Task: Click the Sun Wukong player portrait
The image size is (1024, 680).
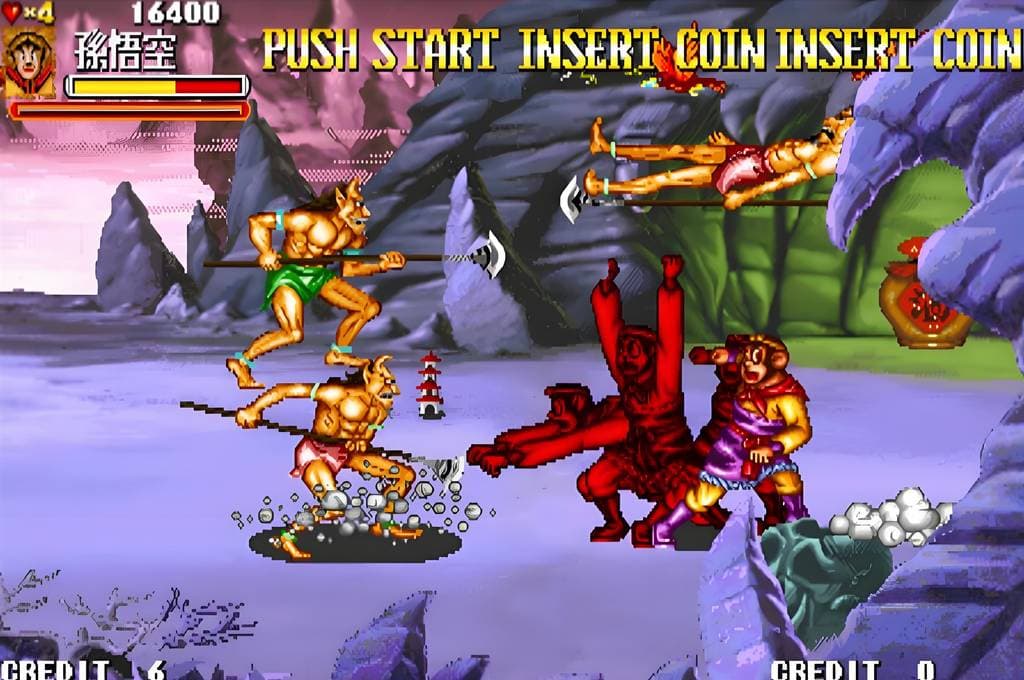Action: click(x=29, y=62)
